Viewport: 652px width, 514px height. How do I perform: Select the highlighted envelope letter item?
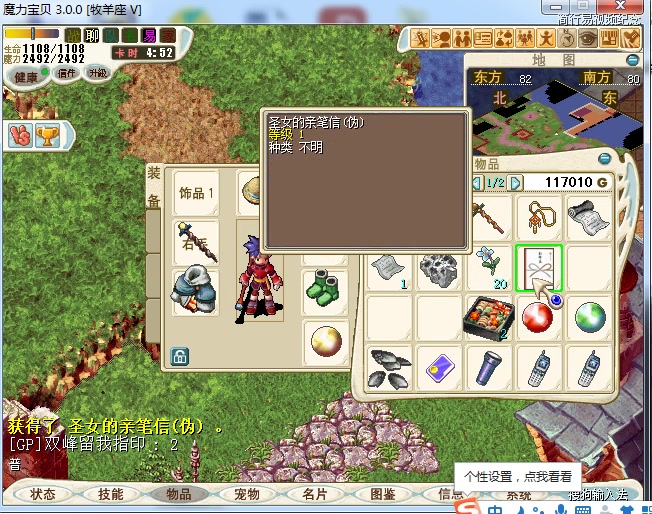539,268
